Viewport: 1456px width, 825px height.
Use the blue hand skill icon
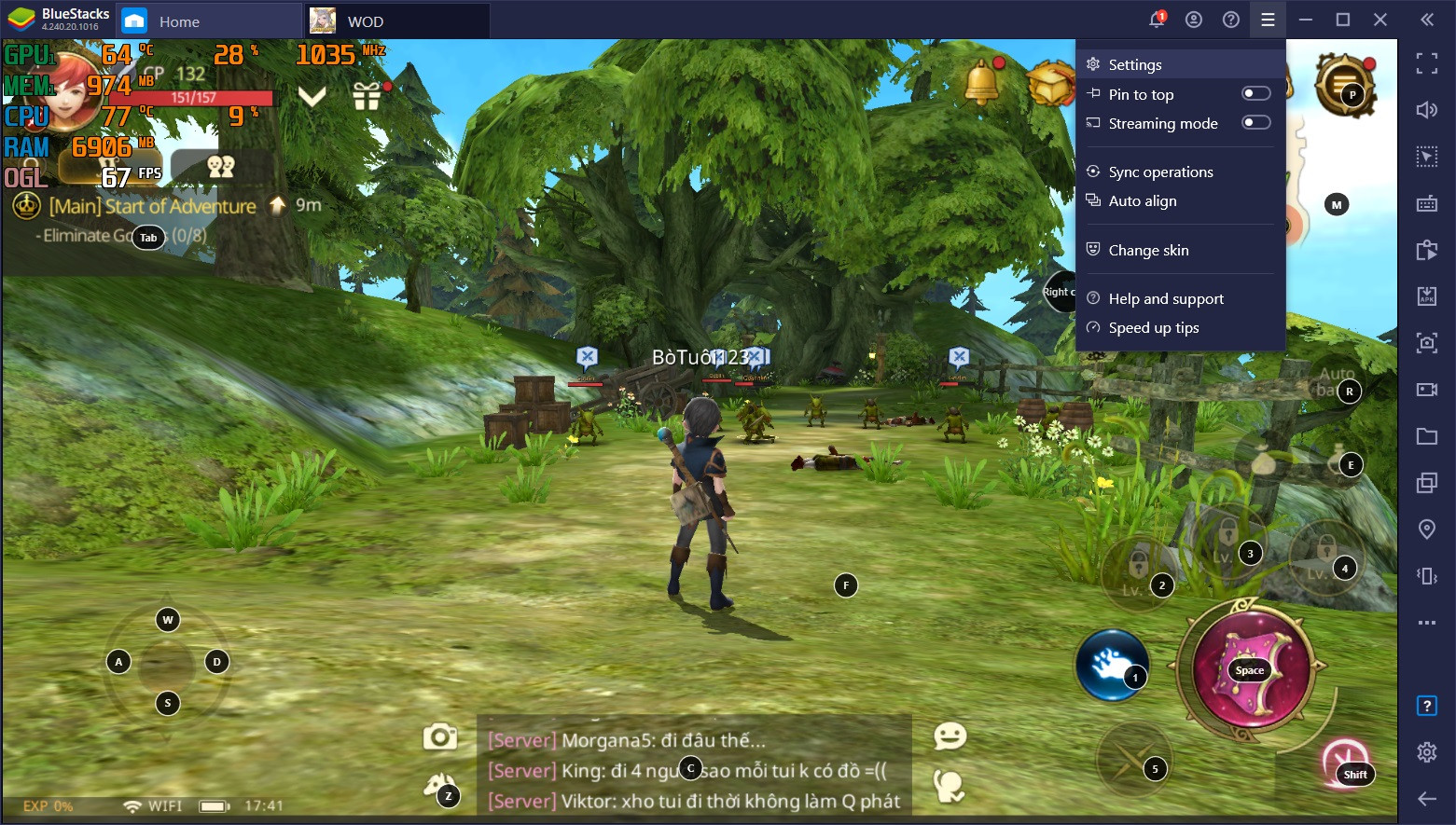pyautogui.click(x=1110, y=664)
